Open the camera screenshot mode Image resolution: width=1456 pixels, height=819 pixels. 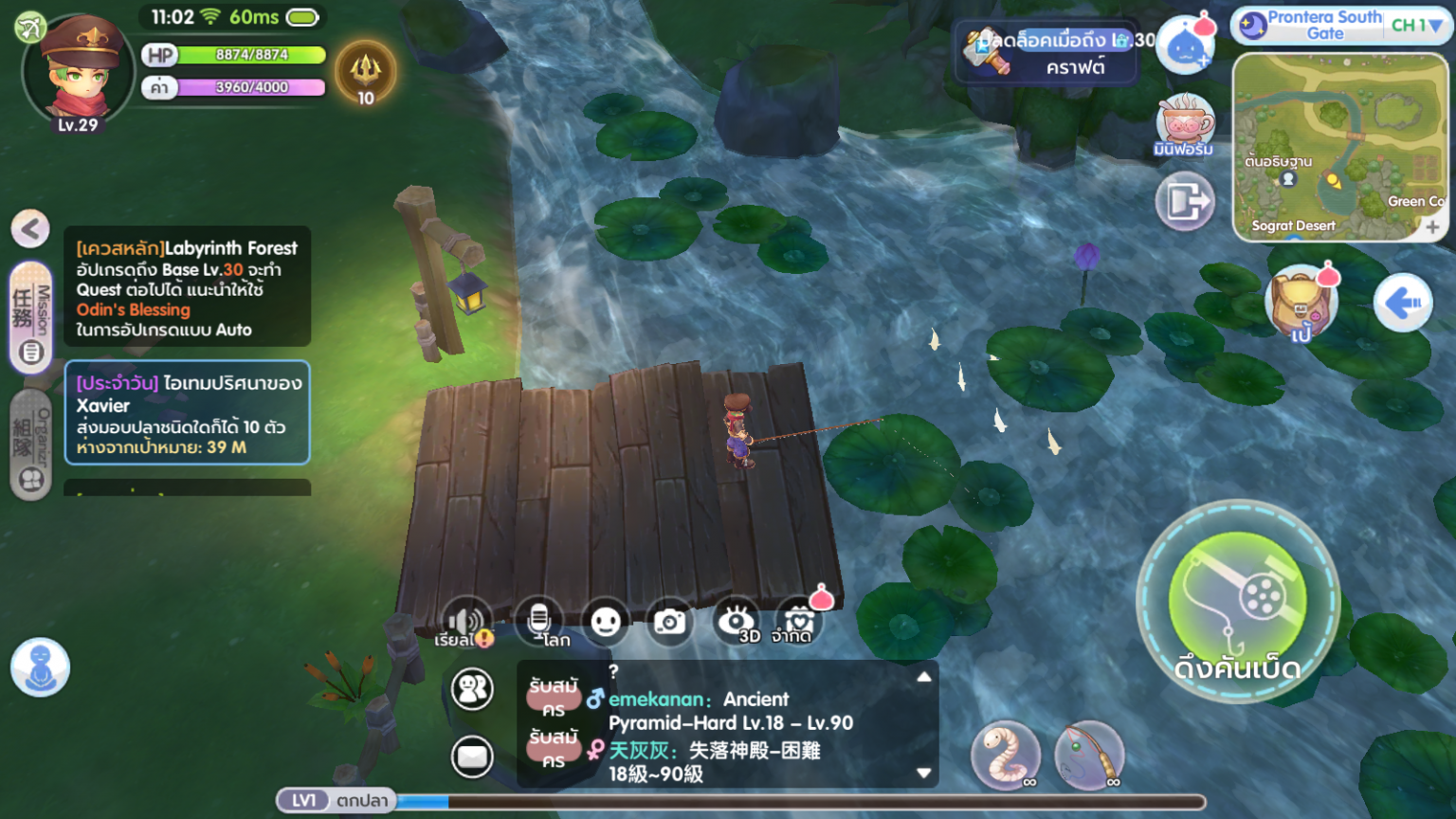669,622
